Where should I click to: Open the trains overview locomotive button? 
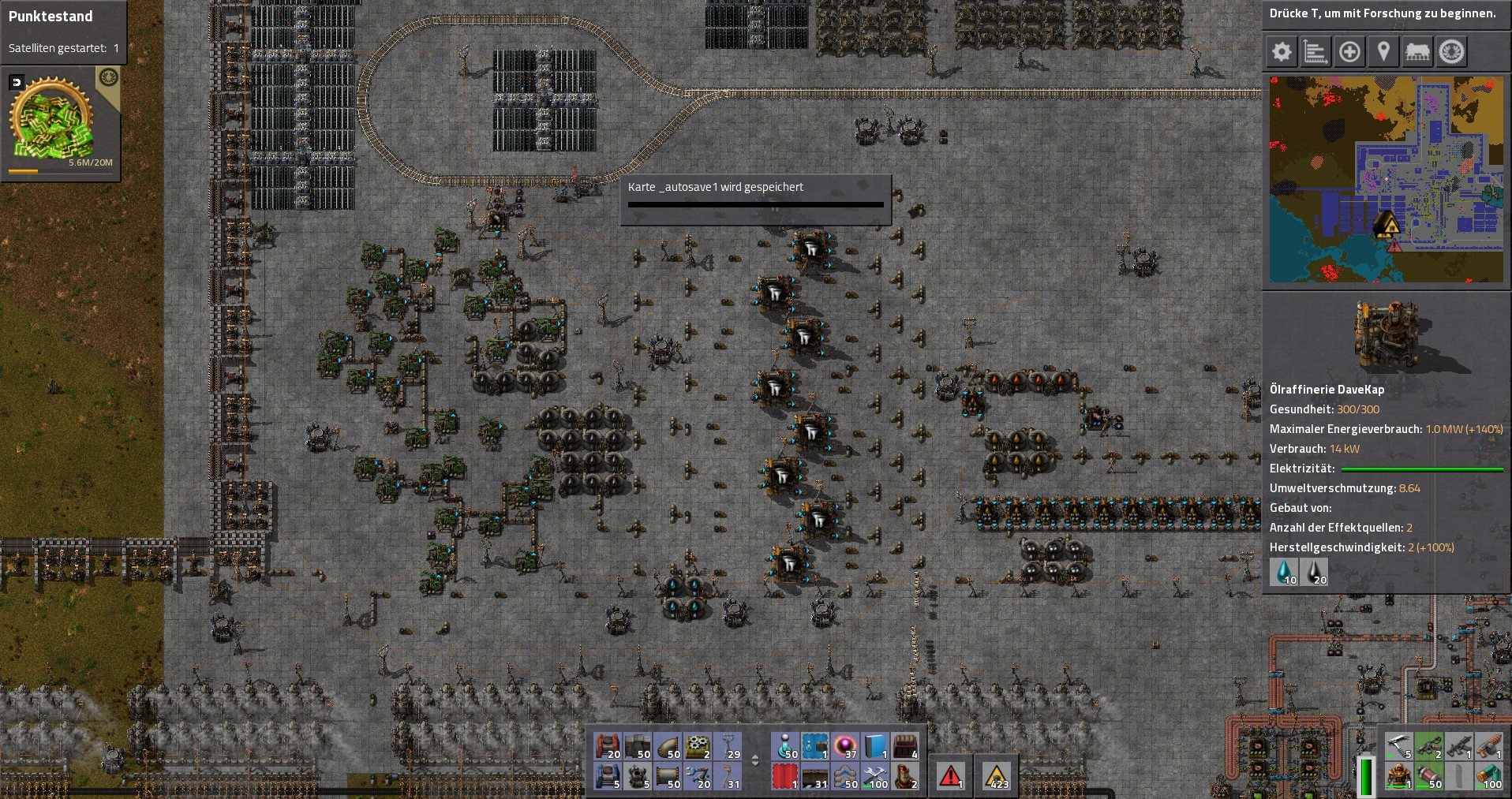coord(1417,52)
